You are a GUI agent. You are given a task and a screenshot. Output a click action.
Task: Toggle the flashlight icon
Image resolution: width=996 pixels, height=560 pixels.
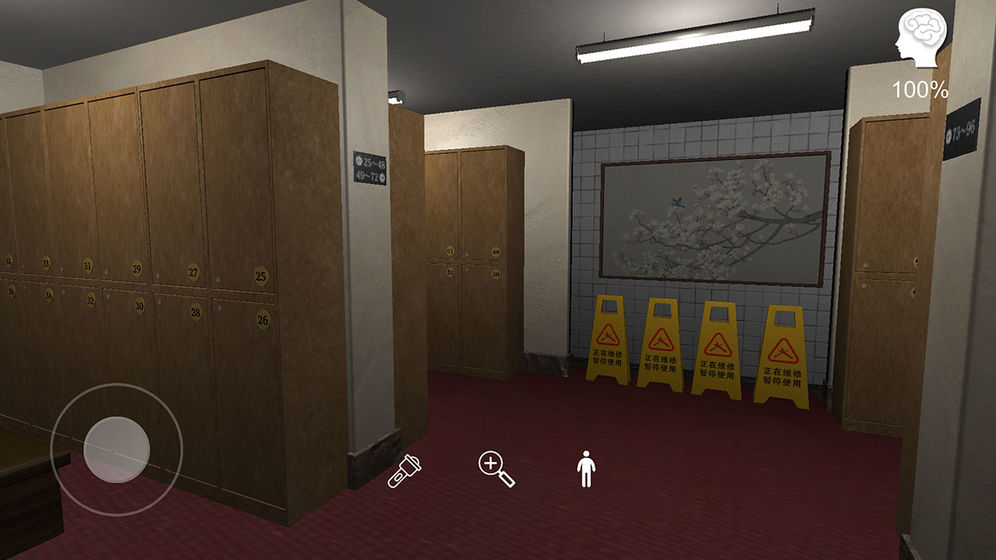click(405, 471)
